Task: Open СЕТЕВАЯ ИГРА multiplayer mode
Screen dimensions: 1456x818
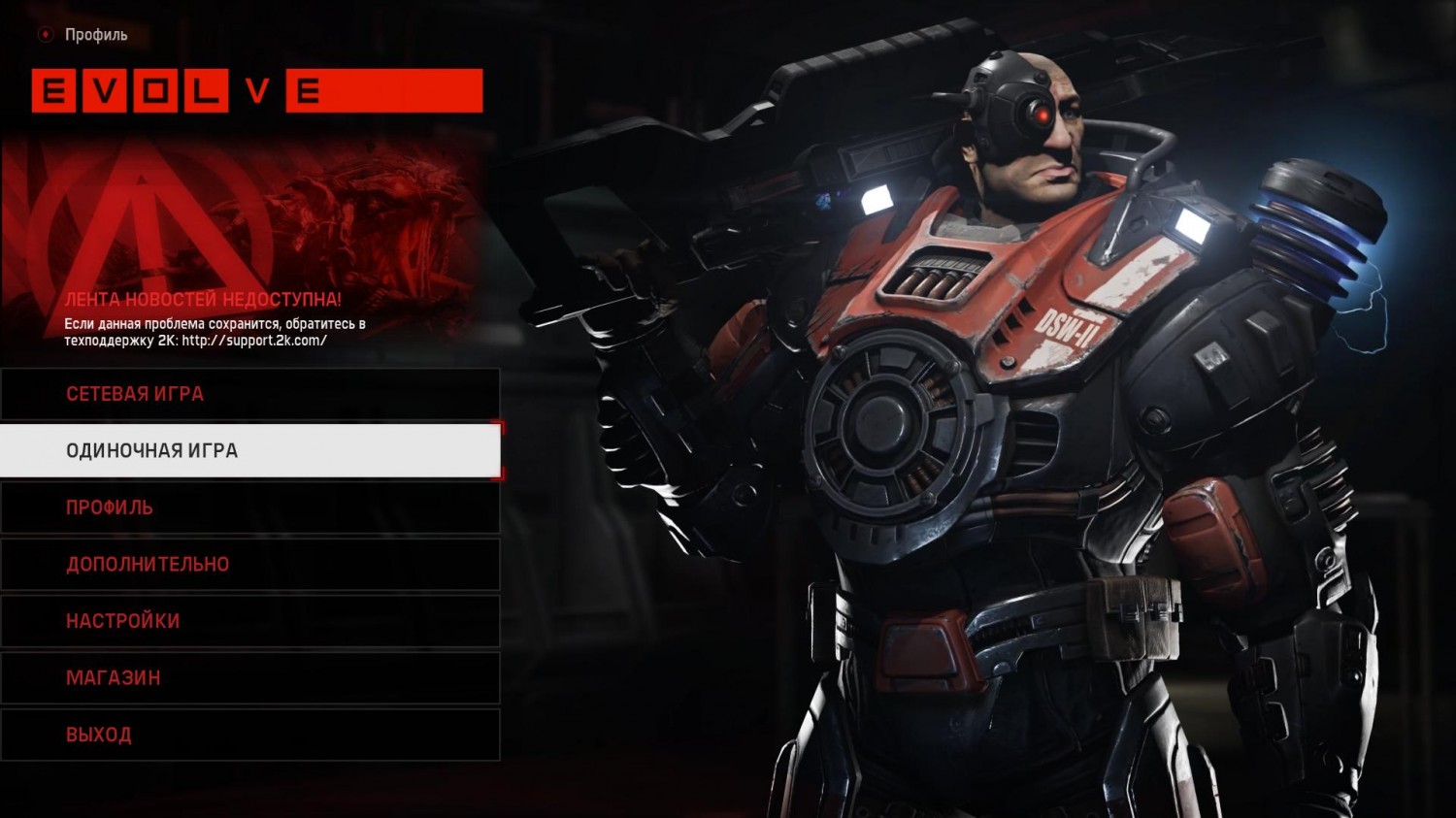Action: click(x=134, y=394)
